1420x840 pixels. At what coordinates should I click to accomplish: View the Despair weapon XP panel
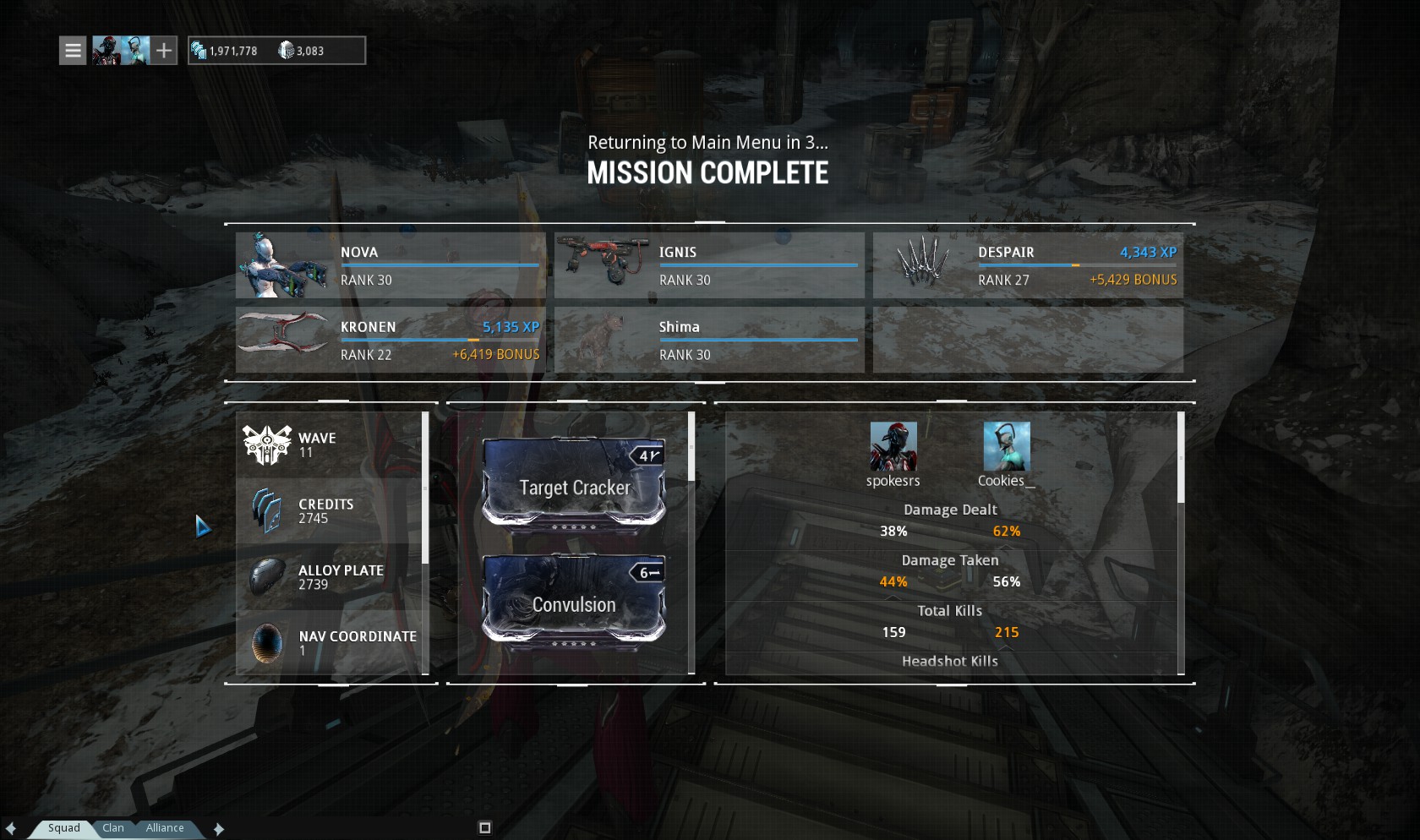(x=1028, y=265)
